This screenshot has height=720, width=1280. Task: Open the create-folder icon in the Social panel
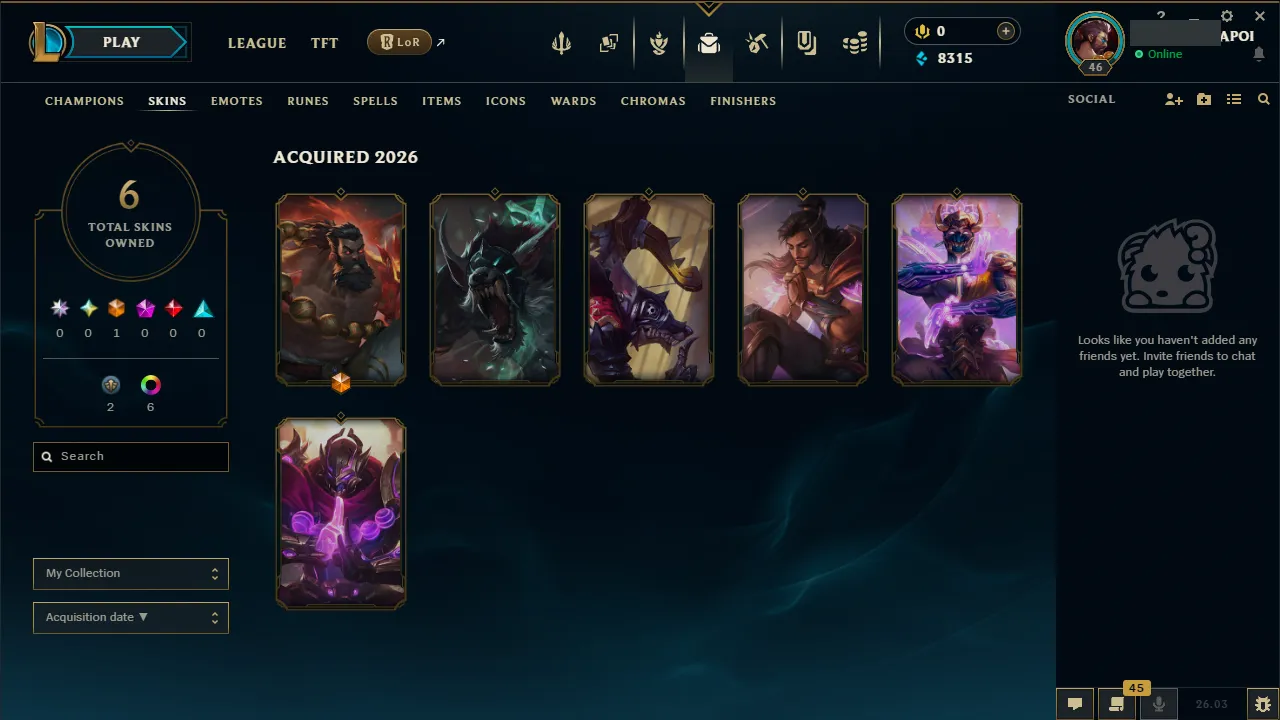[x=1203, y=99]
